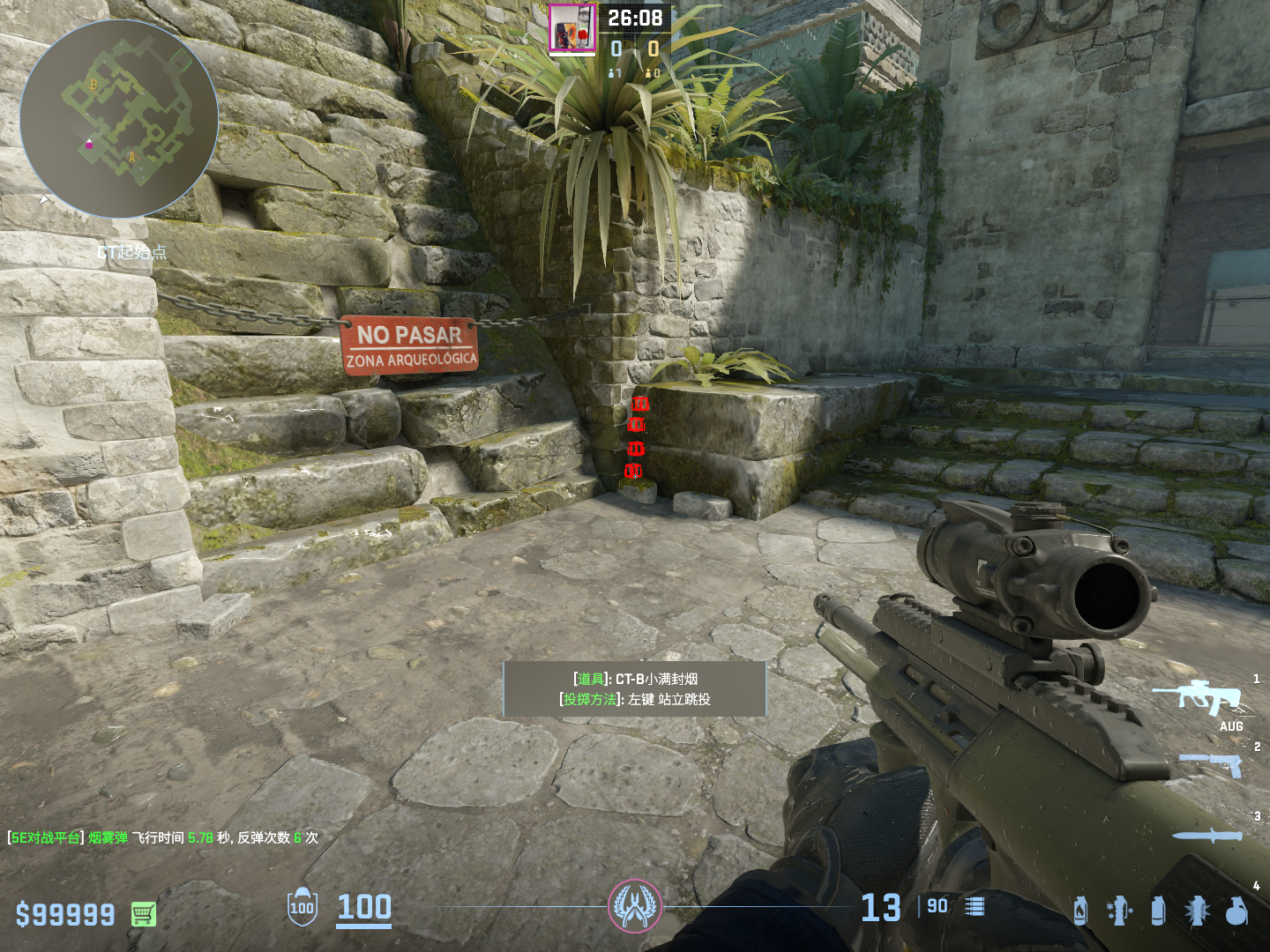The height and width of the screenshot is (952, 1270).
Task: Choose the flashbang grenade icon
Action: [1197, 911]
